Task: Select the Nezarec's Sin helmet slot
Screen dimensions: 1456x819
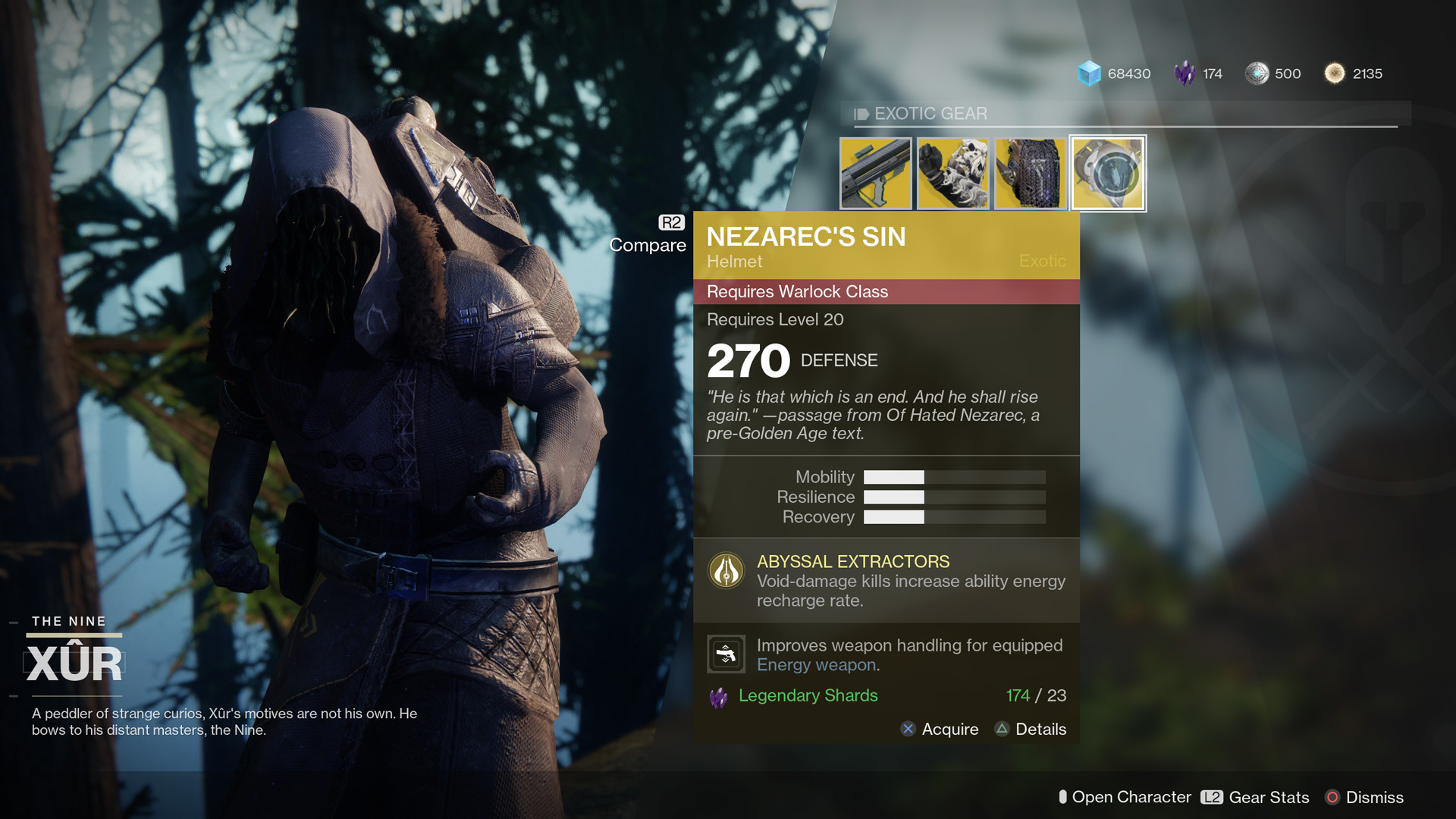Action: point(1108,174)
